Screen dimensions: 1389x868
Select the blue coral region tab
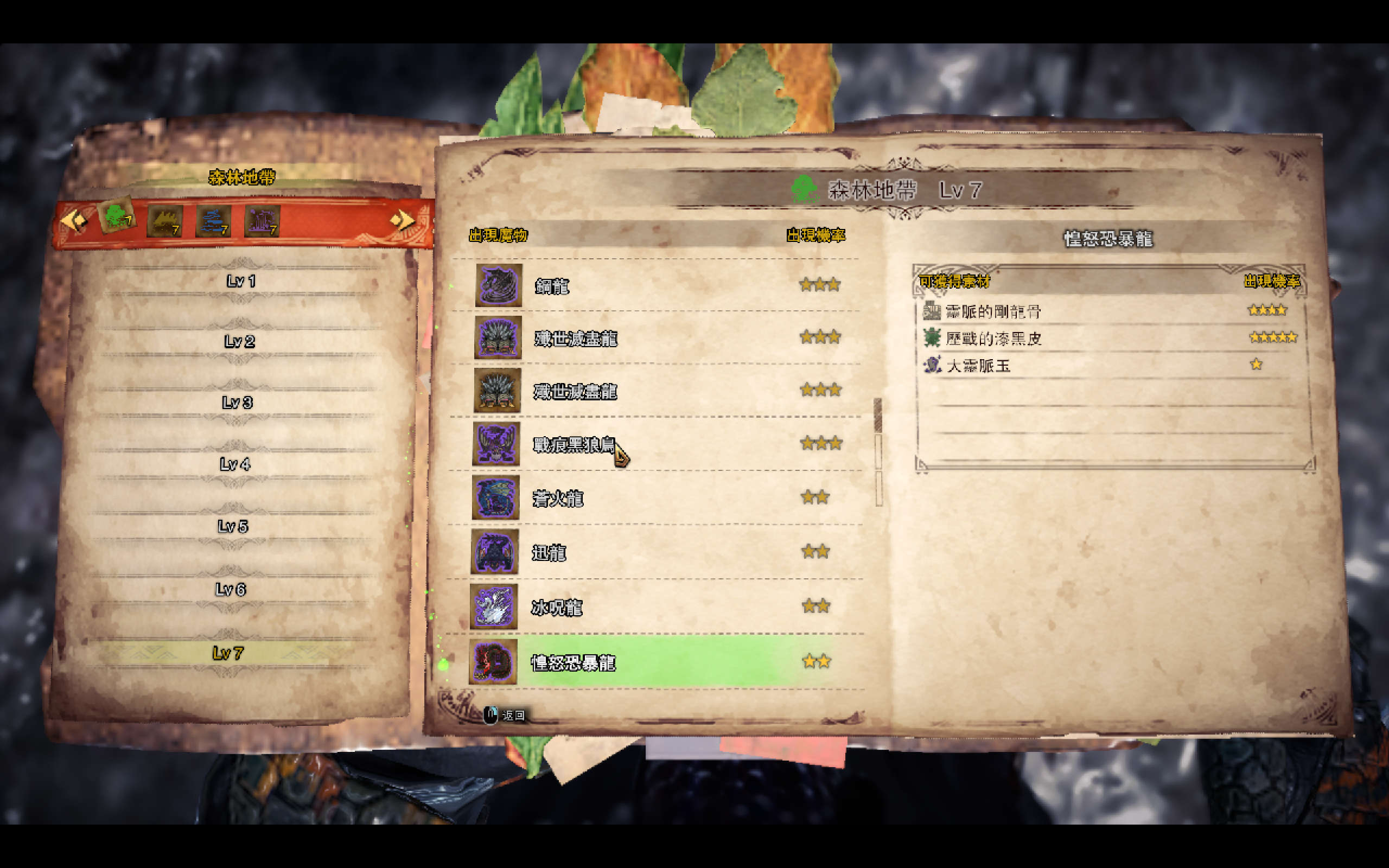(214, 221)
